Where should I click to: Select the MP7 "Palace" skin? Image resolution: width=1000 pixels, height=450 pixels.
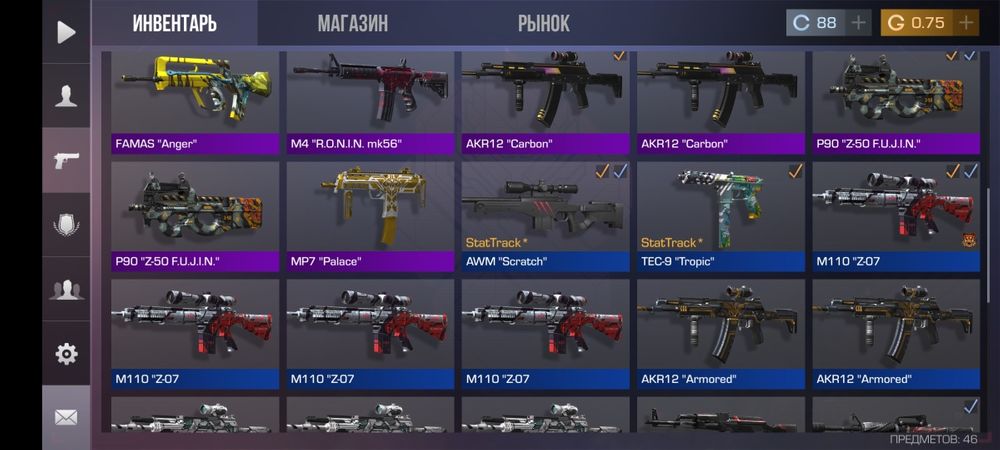pos(370,217)
